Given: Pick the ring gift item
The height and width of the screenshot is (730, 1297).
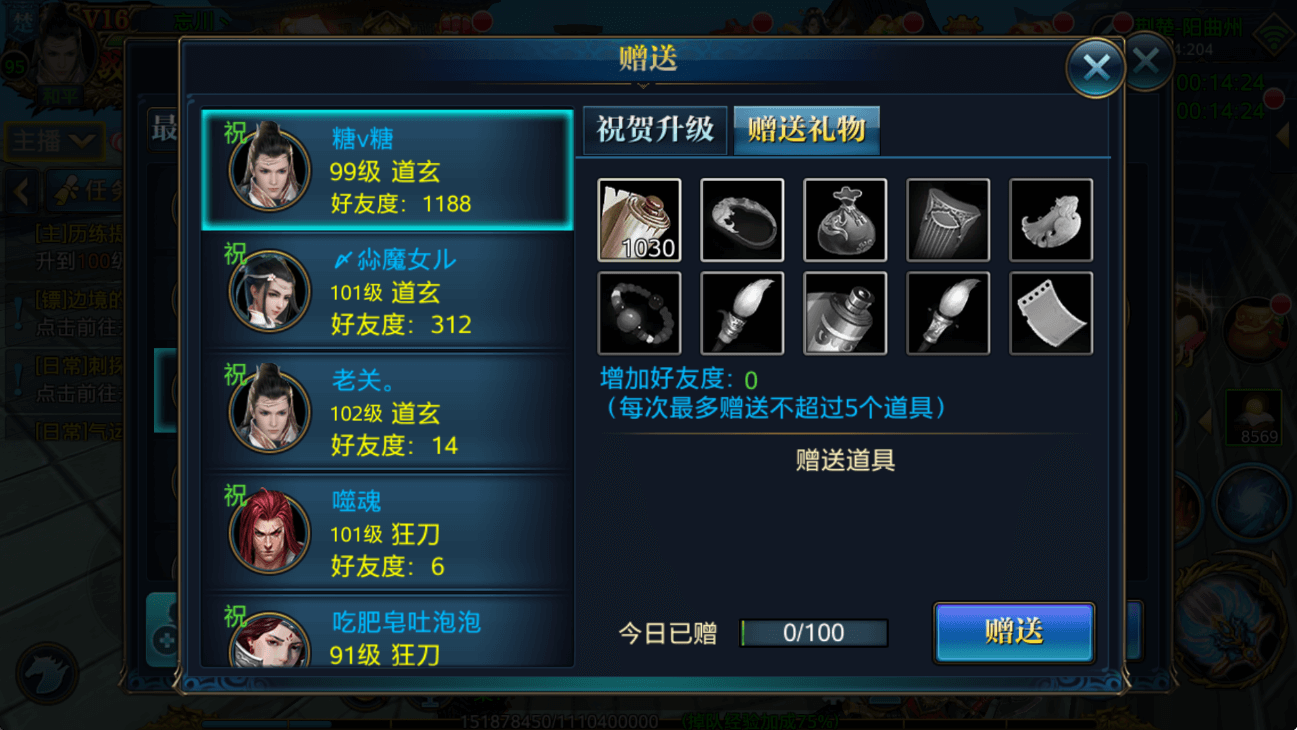Looking at the screenshot, I should click(742, 220).
